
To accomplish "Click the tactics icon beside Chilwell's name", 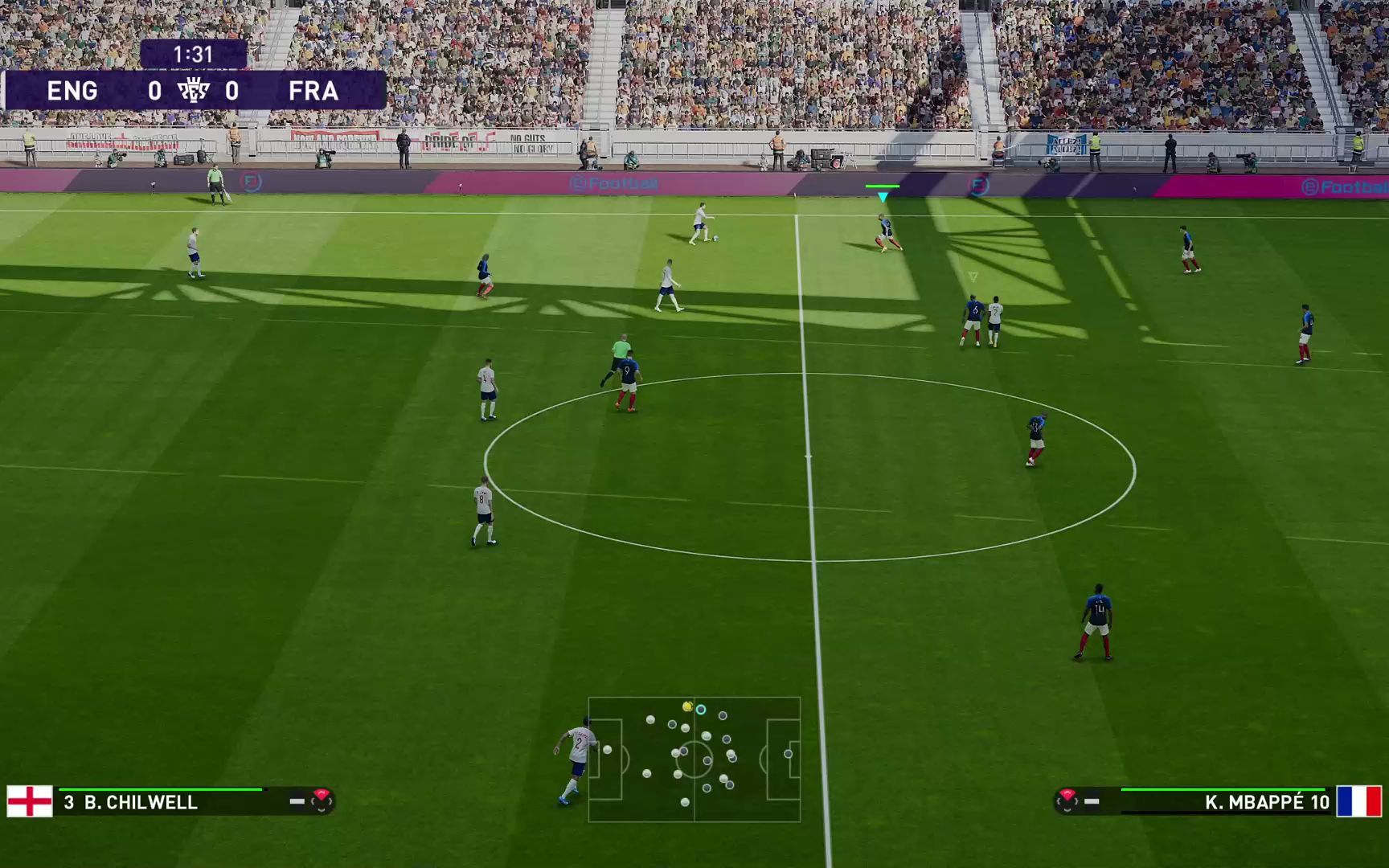I will pos(321,800).
